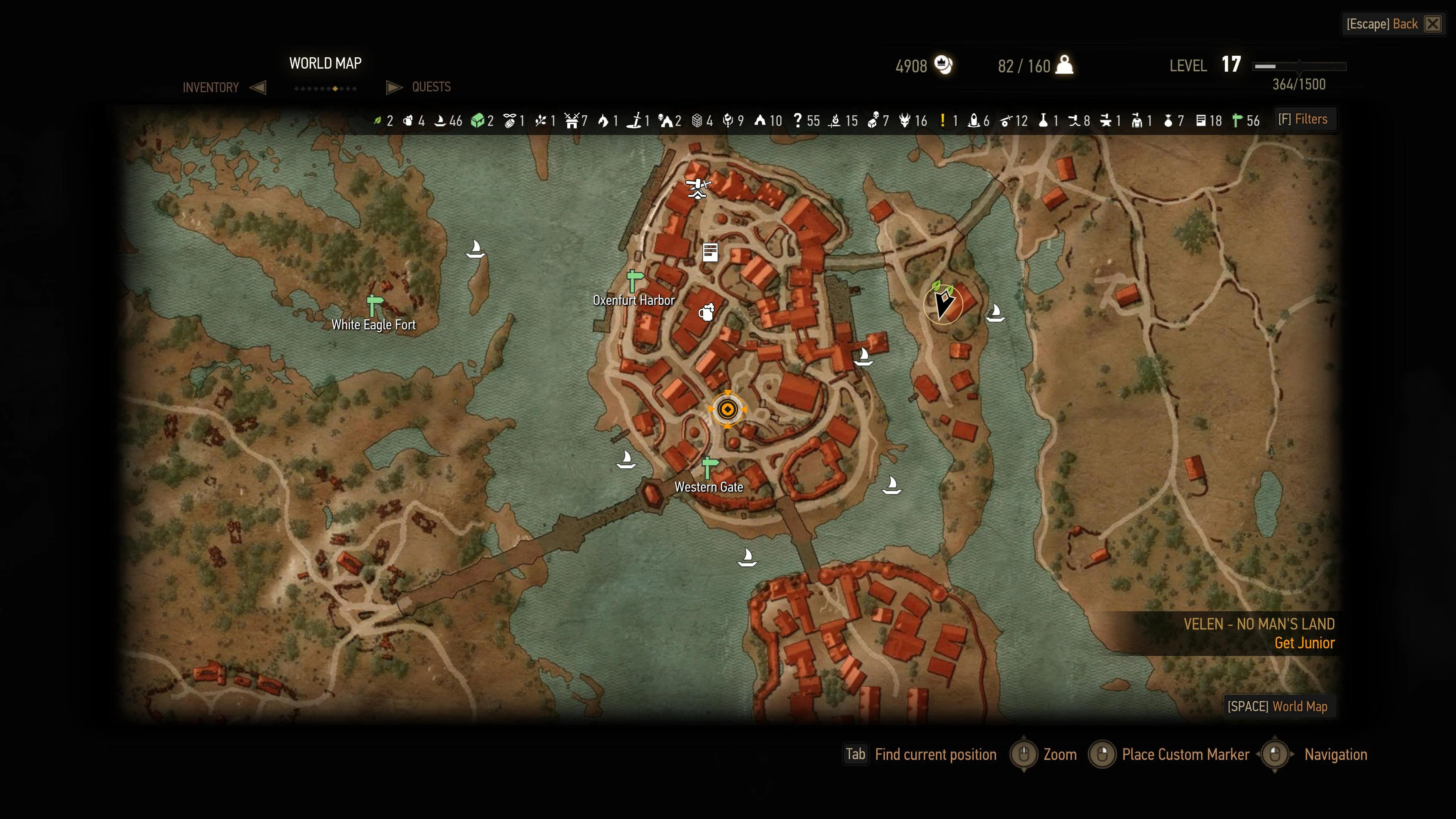Image resolution: width=1456 pixels, height=819 pixels.
Task: Select the notice board marker
Action: 710,252
